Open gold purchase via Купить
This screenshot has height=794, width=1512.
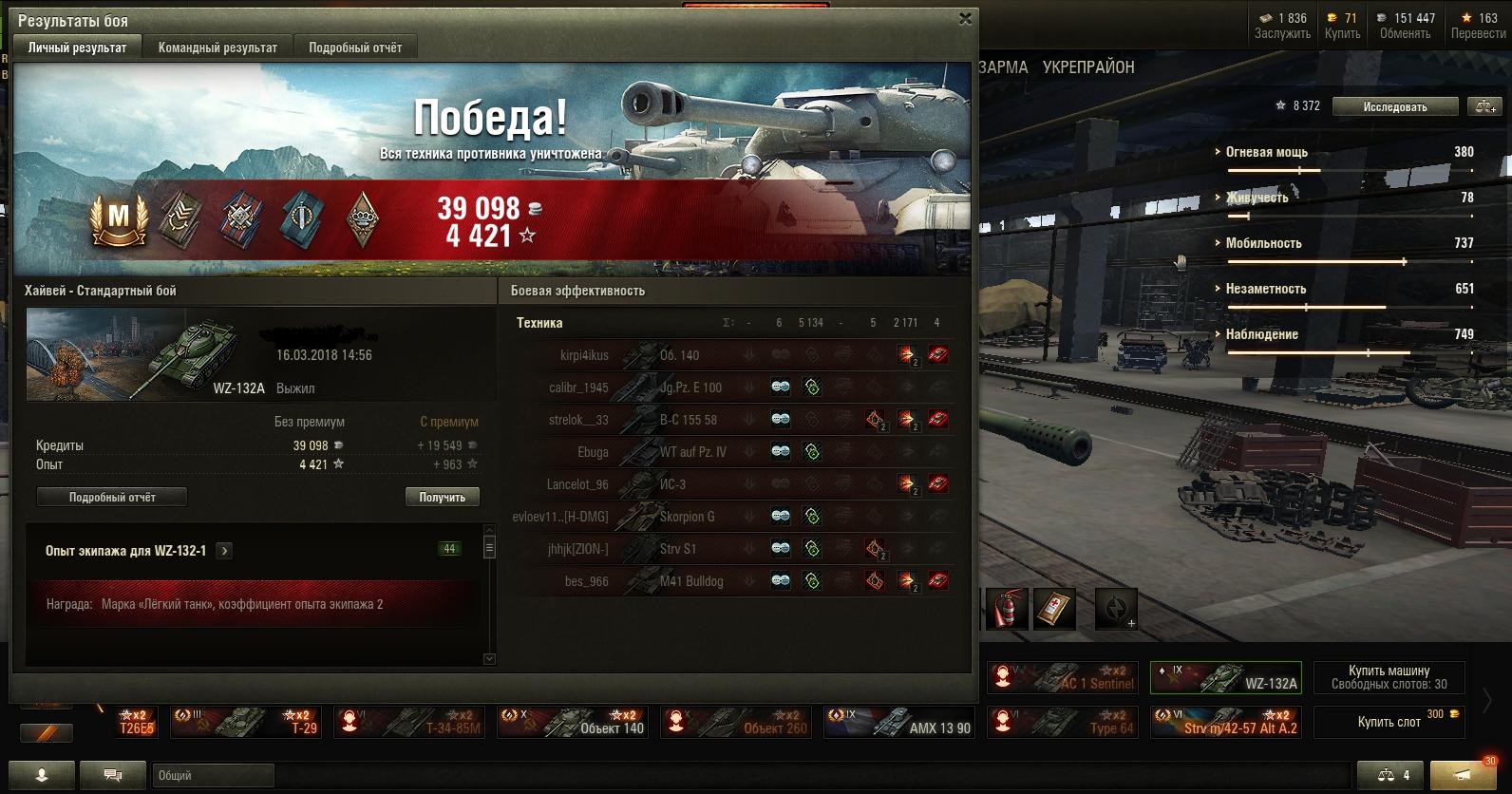tap(1342, 26)
